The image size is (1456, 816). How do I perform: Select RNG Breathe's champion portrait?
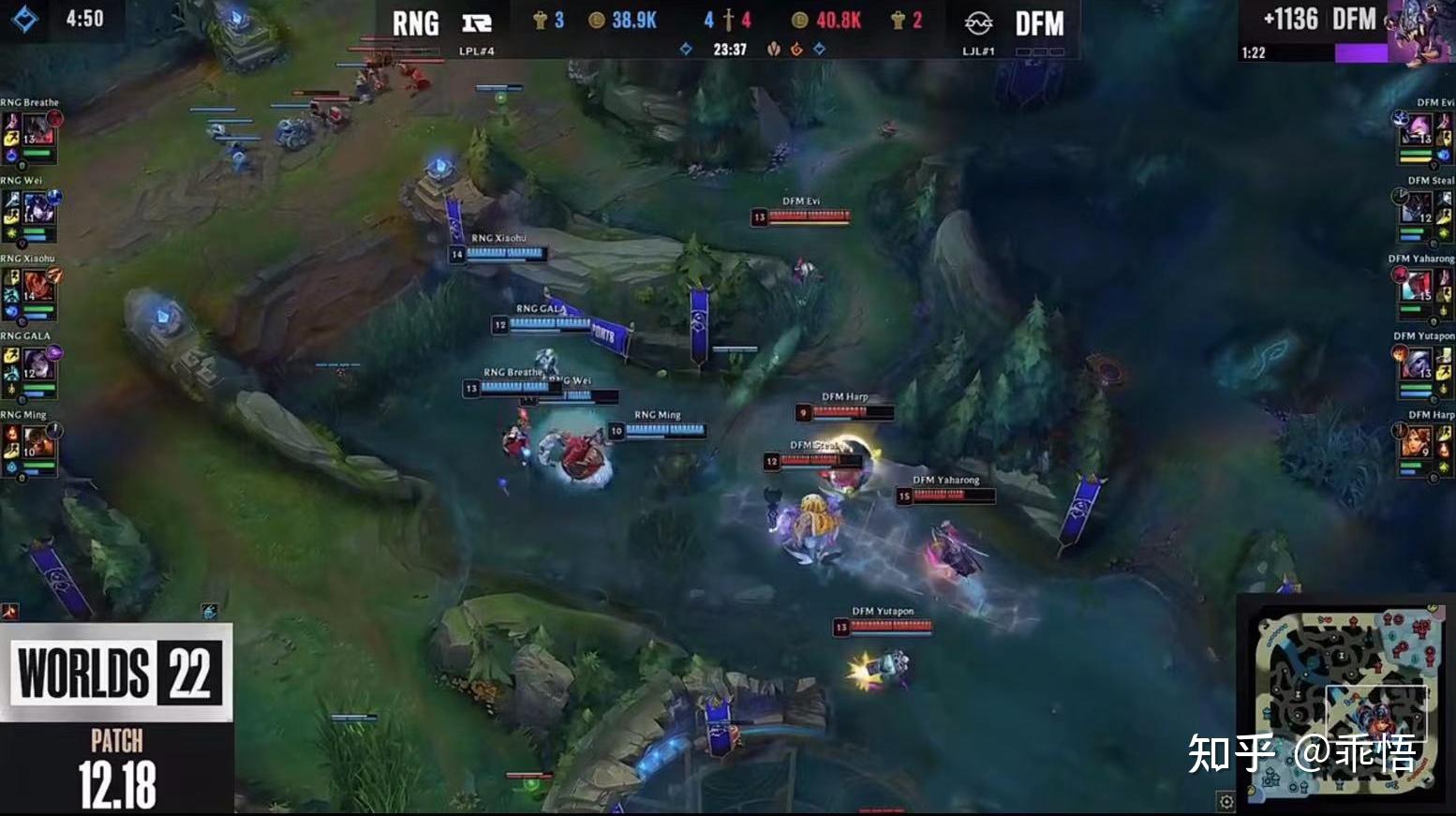(37, 128)
